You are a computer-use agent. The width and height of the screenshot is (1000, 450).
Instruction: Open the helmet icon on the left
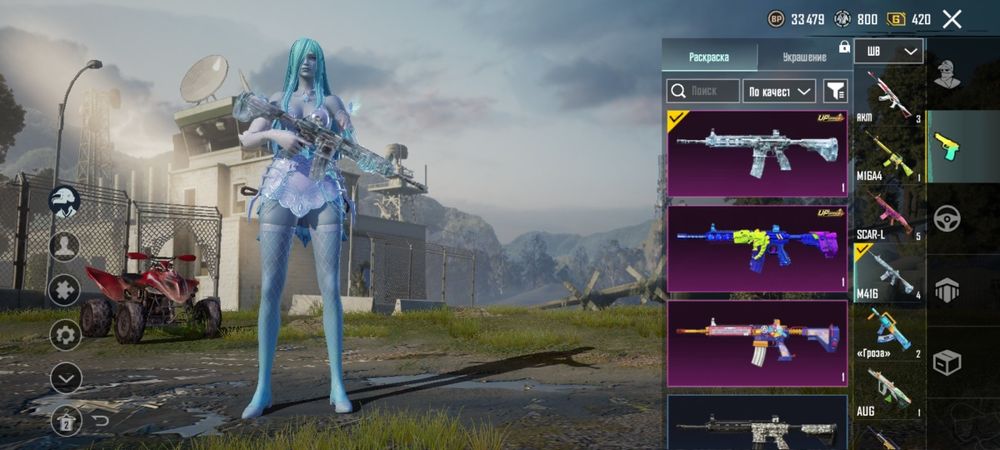[x=65, y=200]
